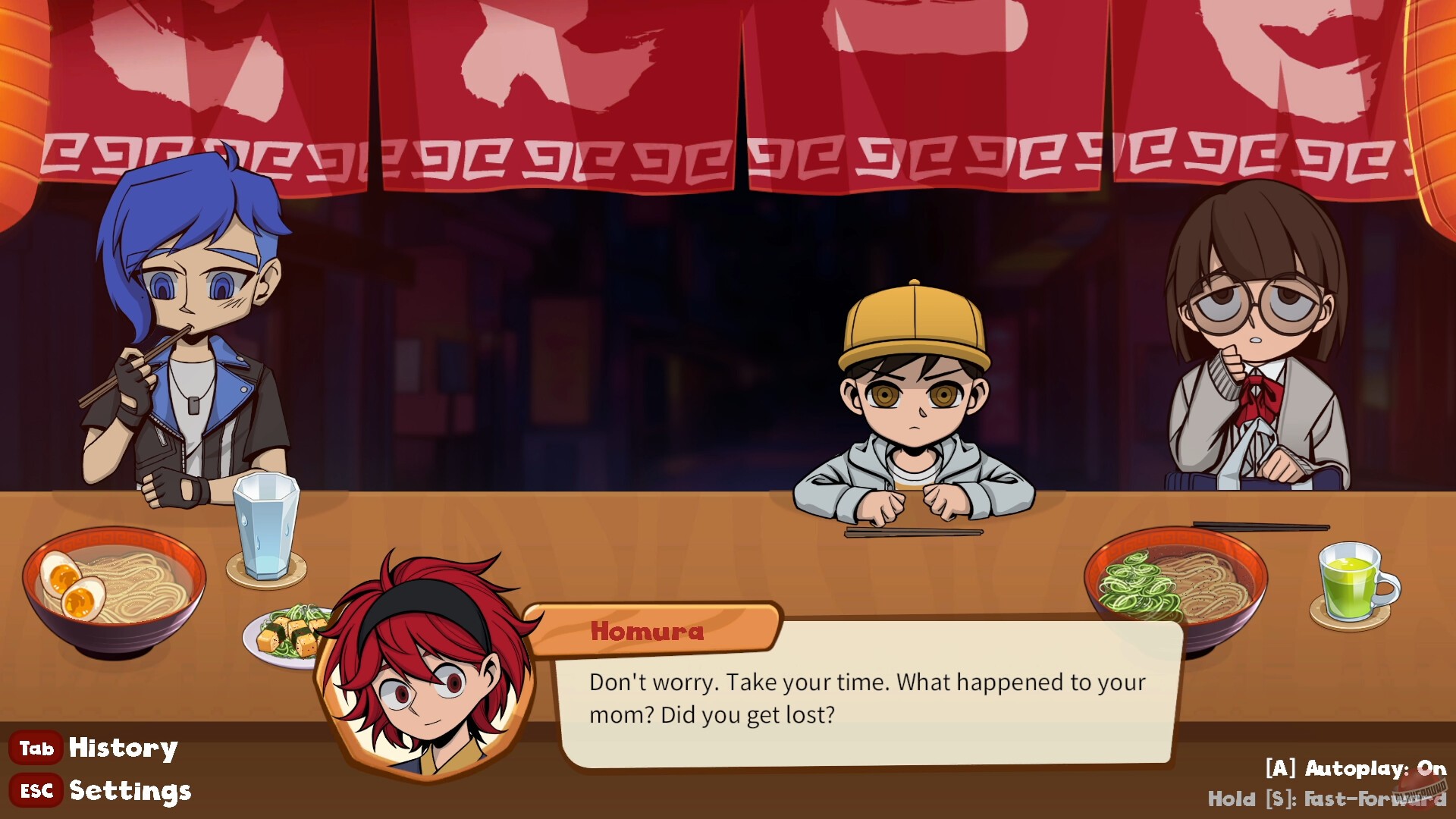Click the Autoplay: On status text
Viewport: 1456px width, 819px height.
click(1357, 769)
